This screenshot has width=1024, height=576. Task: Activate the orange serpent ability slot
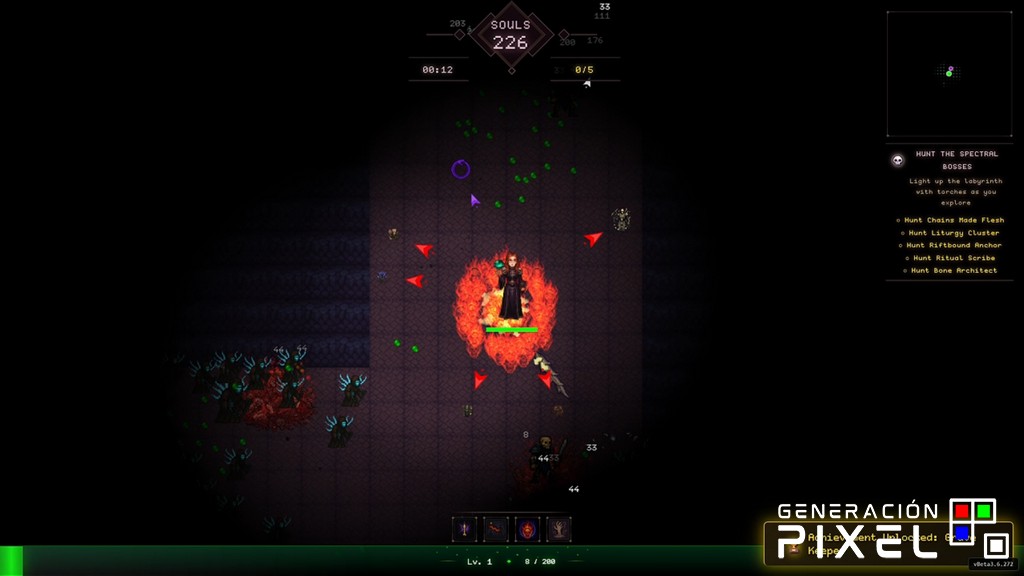tap(496, 528)
